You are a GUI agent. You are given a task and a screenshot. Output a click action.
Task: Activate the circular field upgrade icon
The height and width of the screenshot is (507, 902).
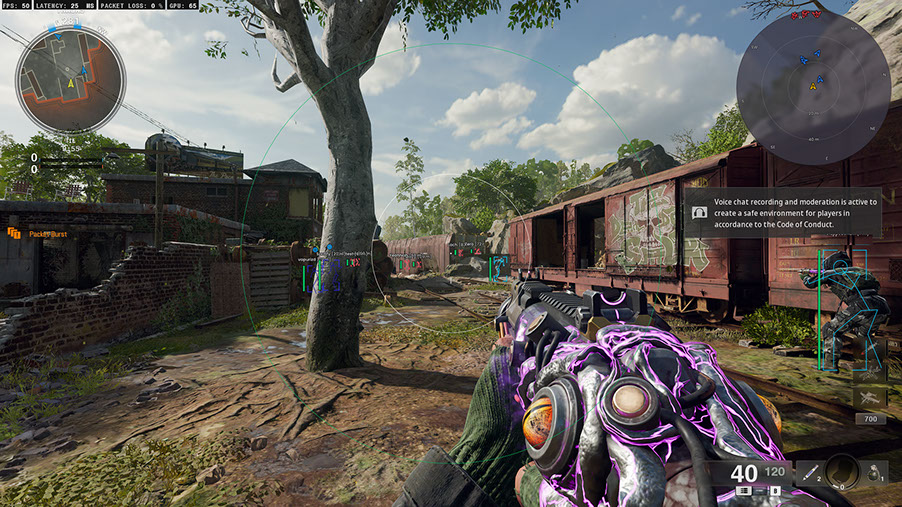coord(841,471)
